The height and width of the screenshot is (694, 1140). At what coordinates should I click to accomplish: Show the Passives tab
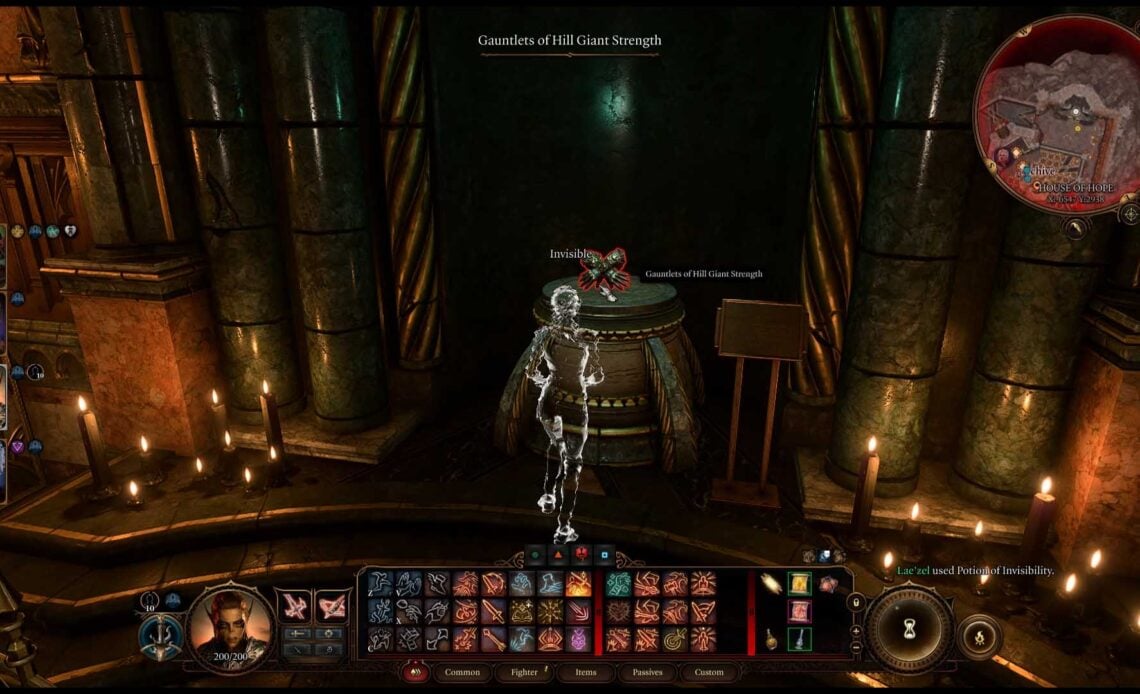pos(647,672)
